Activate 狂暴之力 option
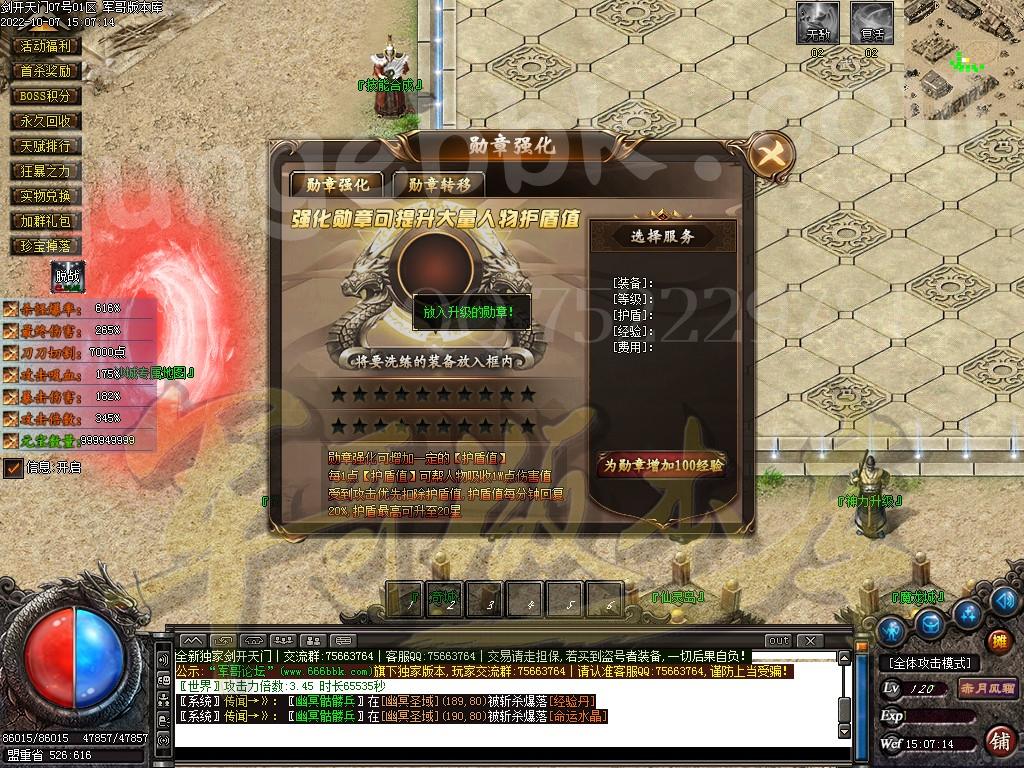This screenshot has width=1024, height=768. pyautogui.click(x=46, y=171)
